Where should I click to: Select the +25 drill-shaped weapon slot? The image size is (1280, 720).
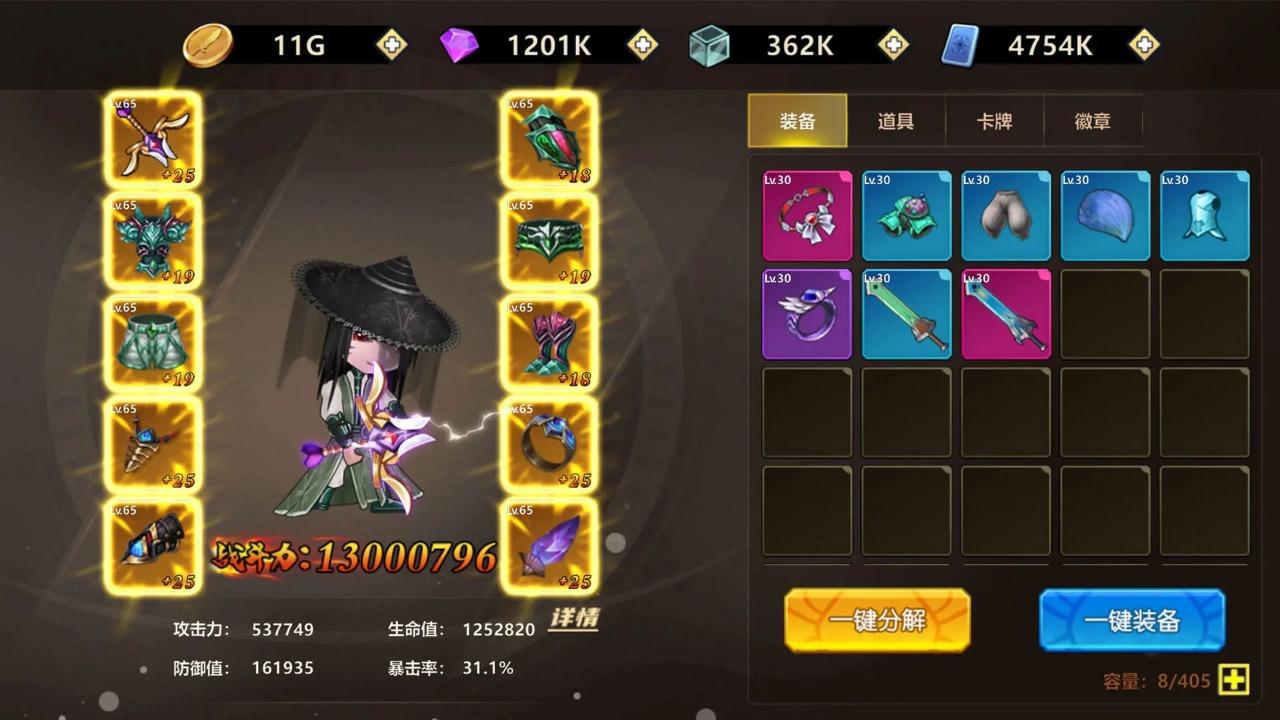tap(152, 443)
